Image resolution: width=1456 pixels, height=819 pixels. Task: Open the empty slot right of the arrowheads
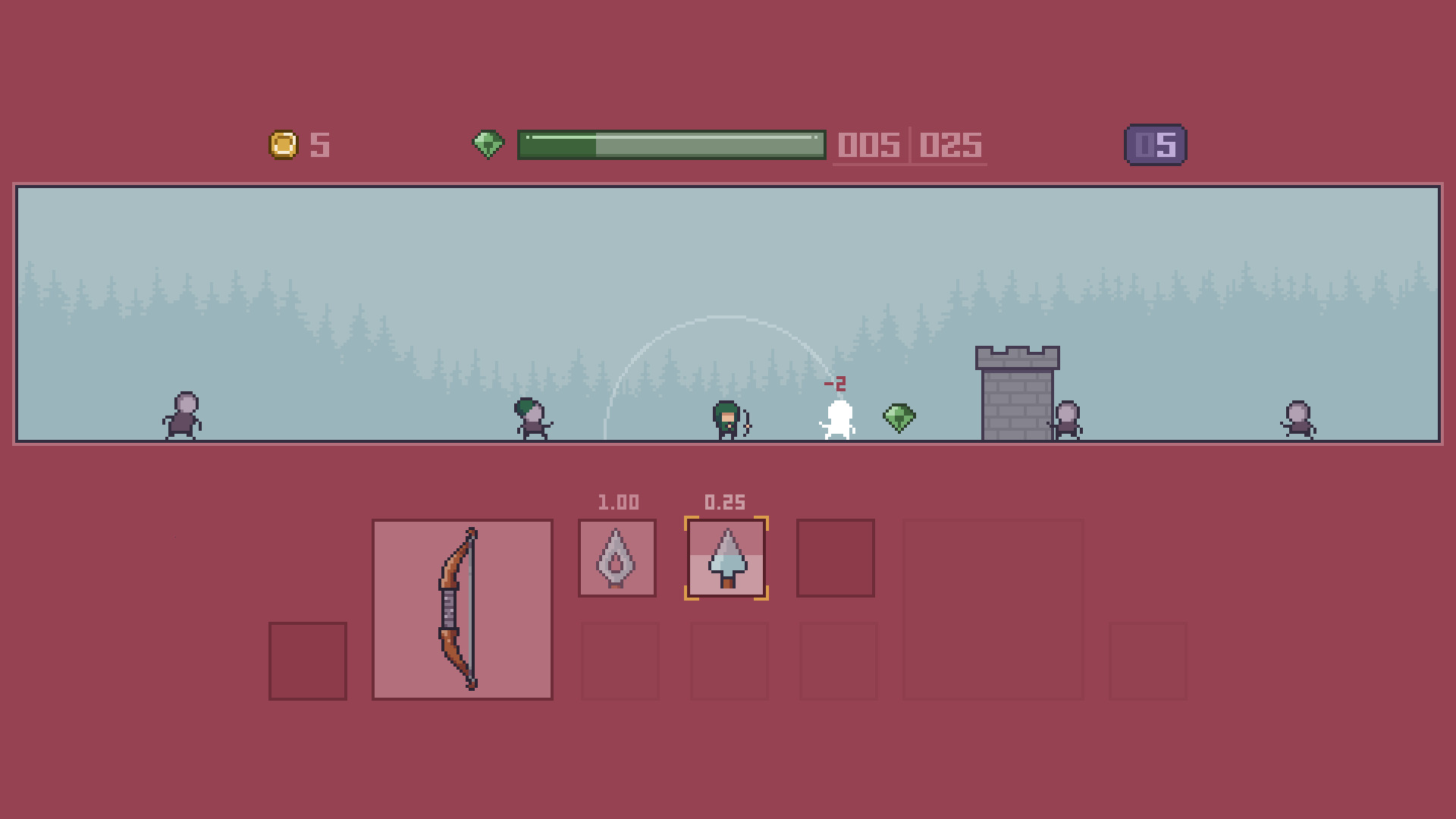[x=836, y=558]
